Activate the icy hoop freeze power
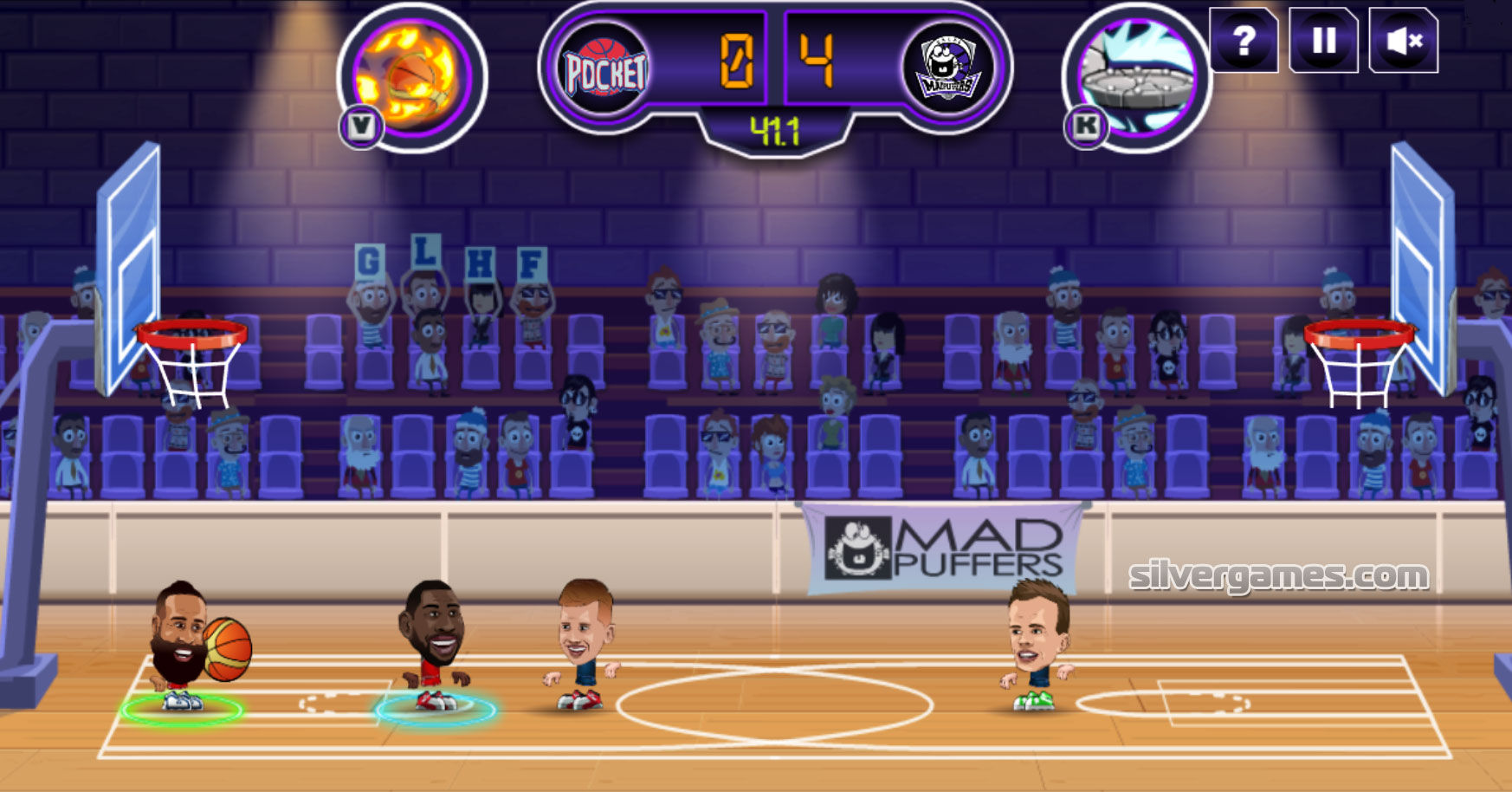This screenshot has width=1512, height=792. tap(1137, 79)
